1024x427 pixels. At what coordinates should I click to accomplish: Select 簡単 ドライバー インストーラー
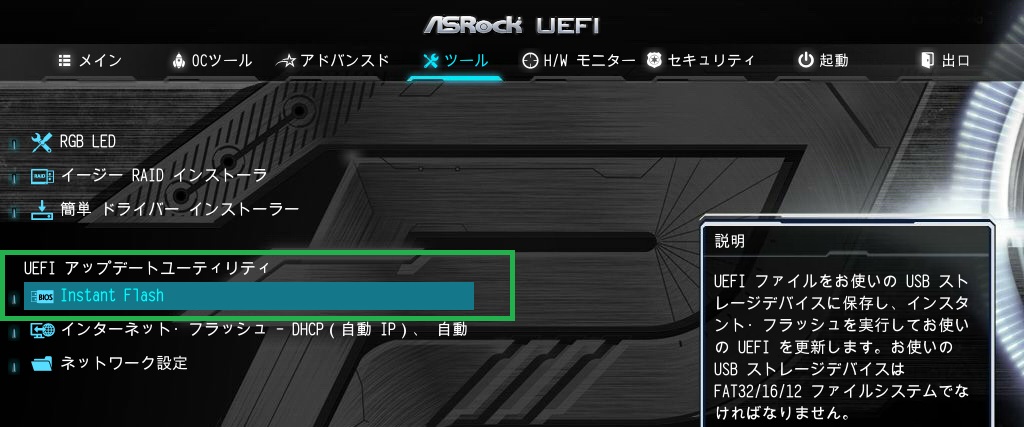point(179,210)
